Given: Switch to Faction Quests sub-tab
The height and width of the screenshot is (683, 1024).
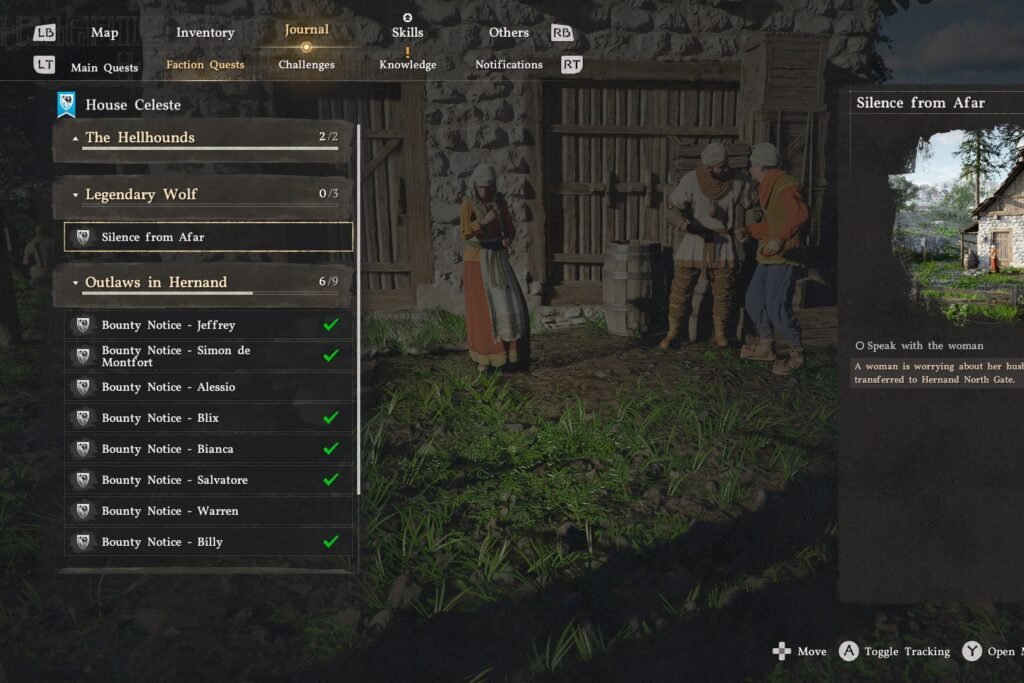Looking at the screenshot, I should (x=205, y=65).
